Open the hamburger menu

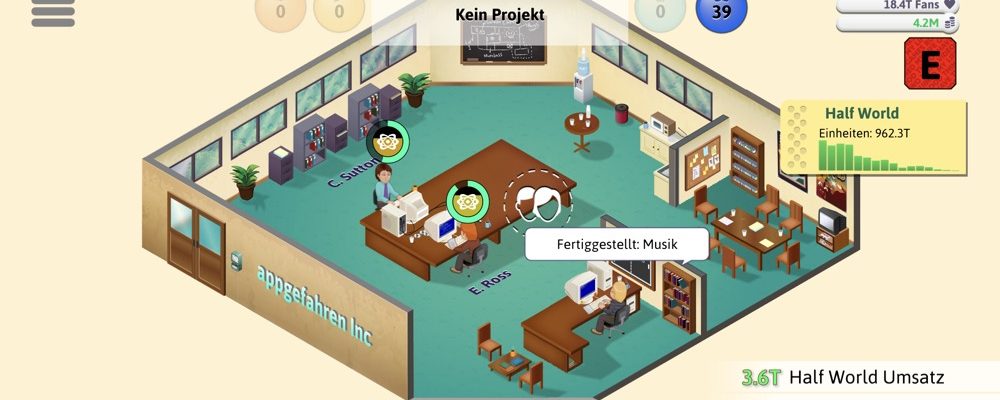point(53,12)
